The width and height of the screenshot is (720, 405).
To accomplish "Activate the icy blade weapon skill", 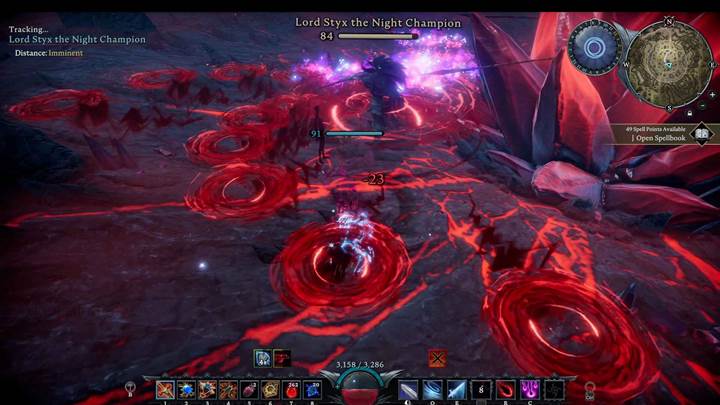I will 456,390.
